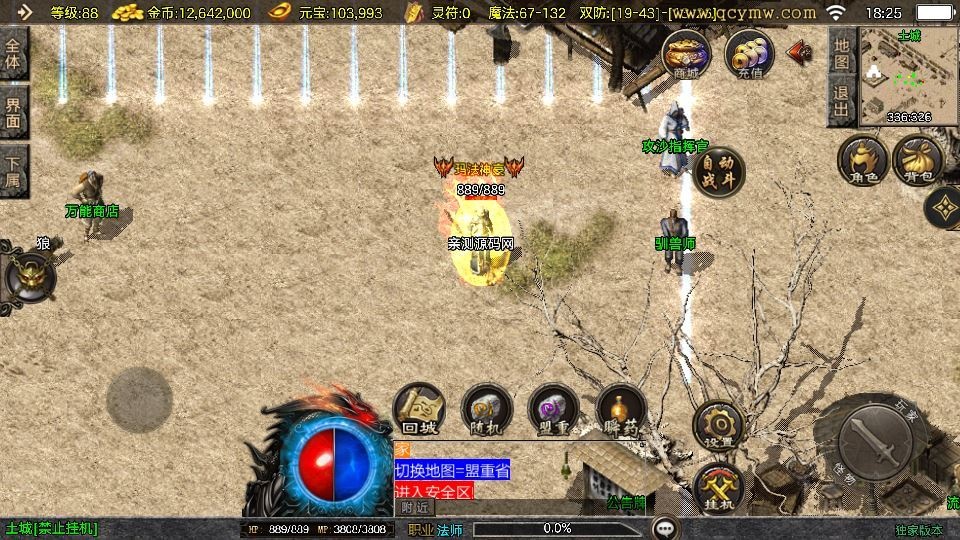Open the 地图 map panel
This screenshot has width=960, height=540.
pos(841,53)
